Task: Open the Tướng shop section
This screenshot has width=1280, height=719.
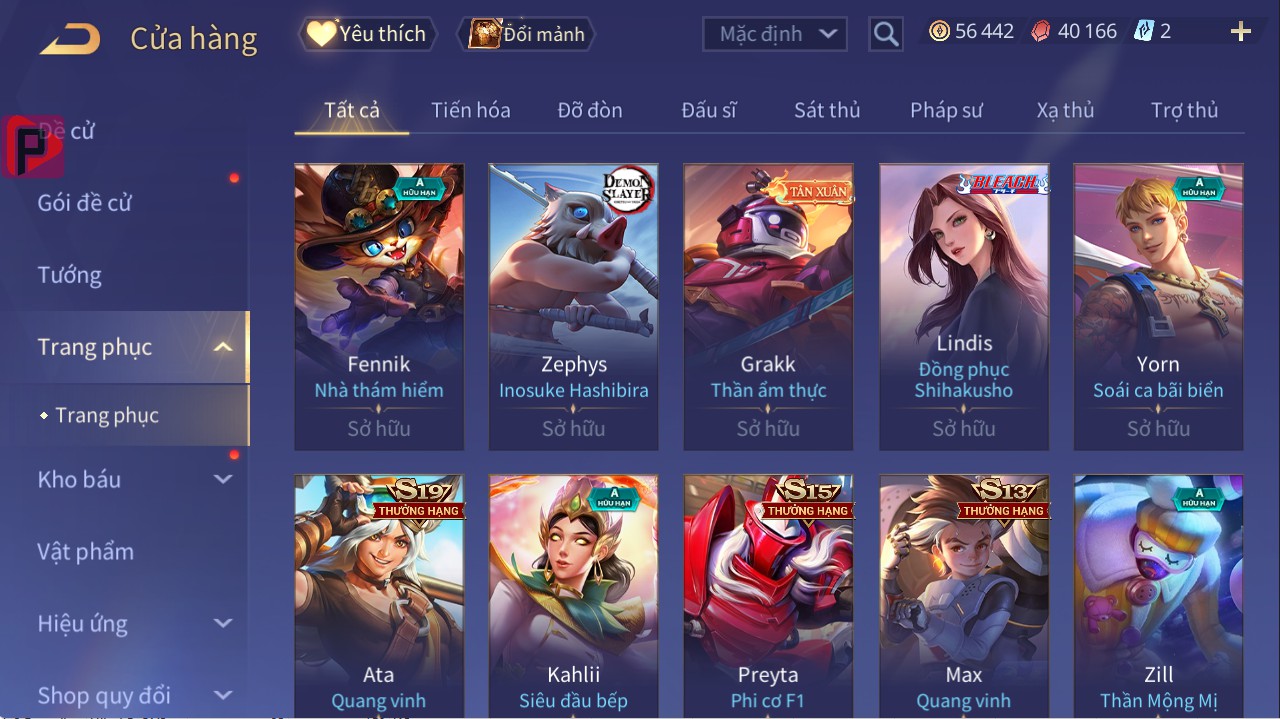Action: pyautogui.click(x=70, y=275)
